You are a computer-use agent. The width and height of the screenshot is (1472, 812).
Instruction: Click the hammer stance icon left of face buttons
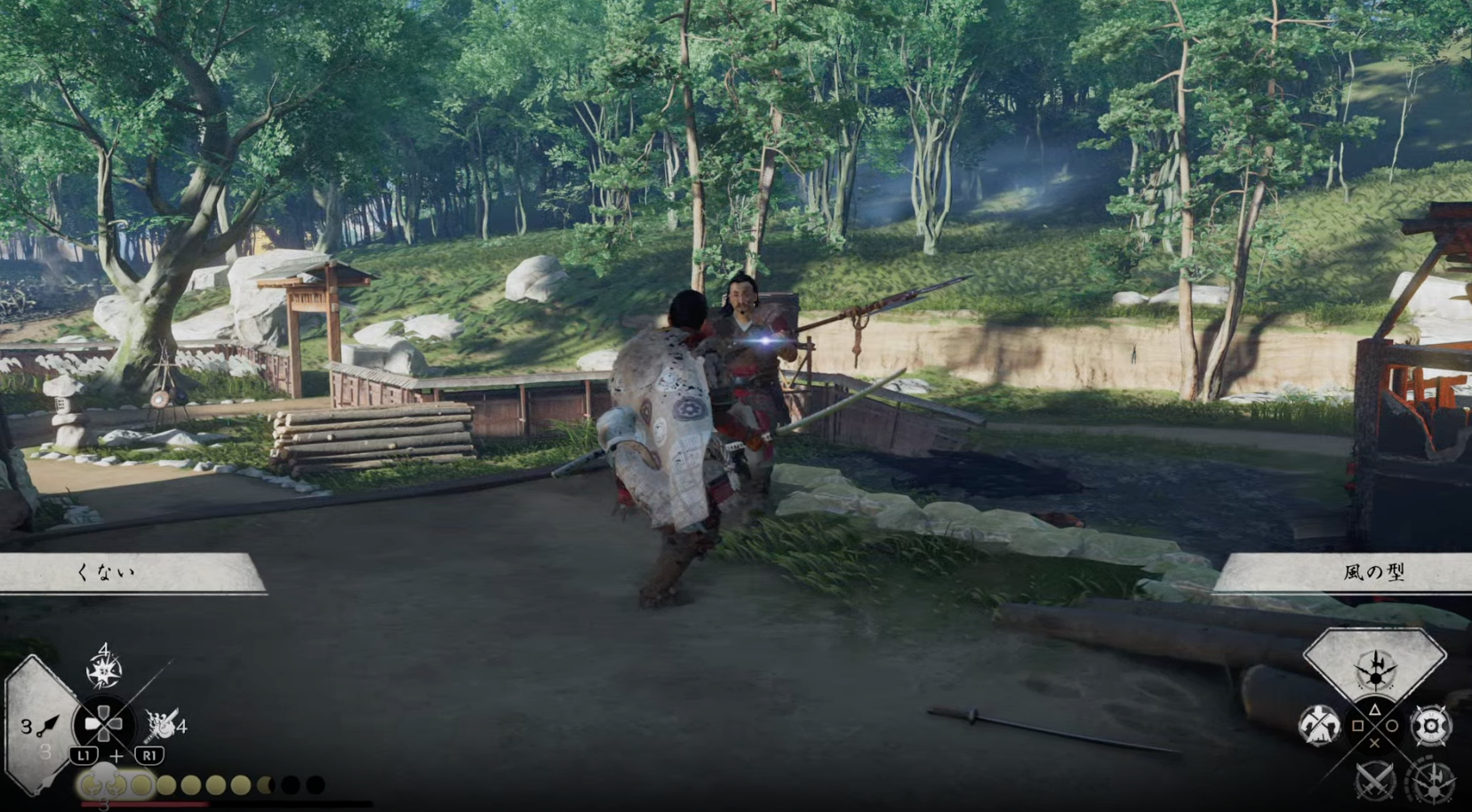[1319, 724]
